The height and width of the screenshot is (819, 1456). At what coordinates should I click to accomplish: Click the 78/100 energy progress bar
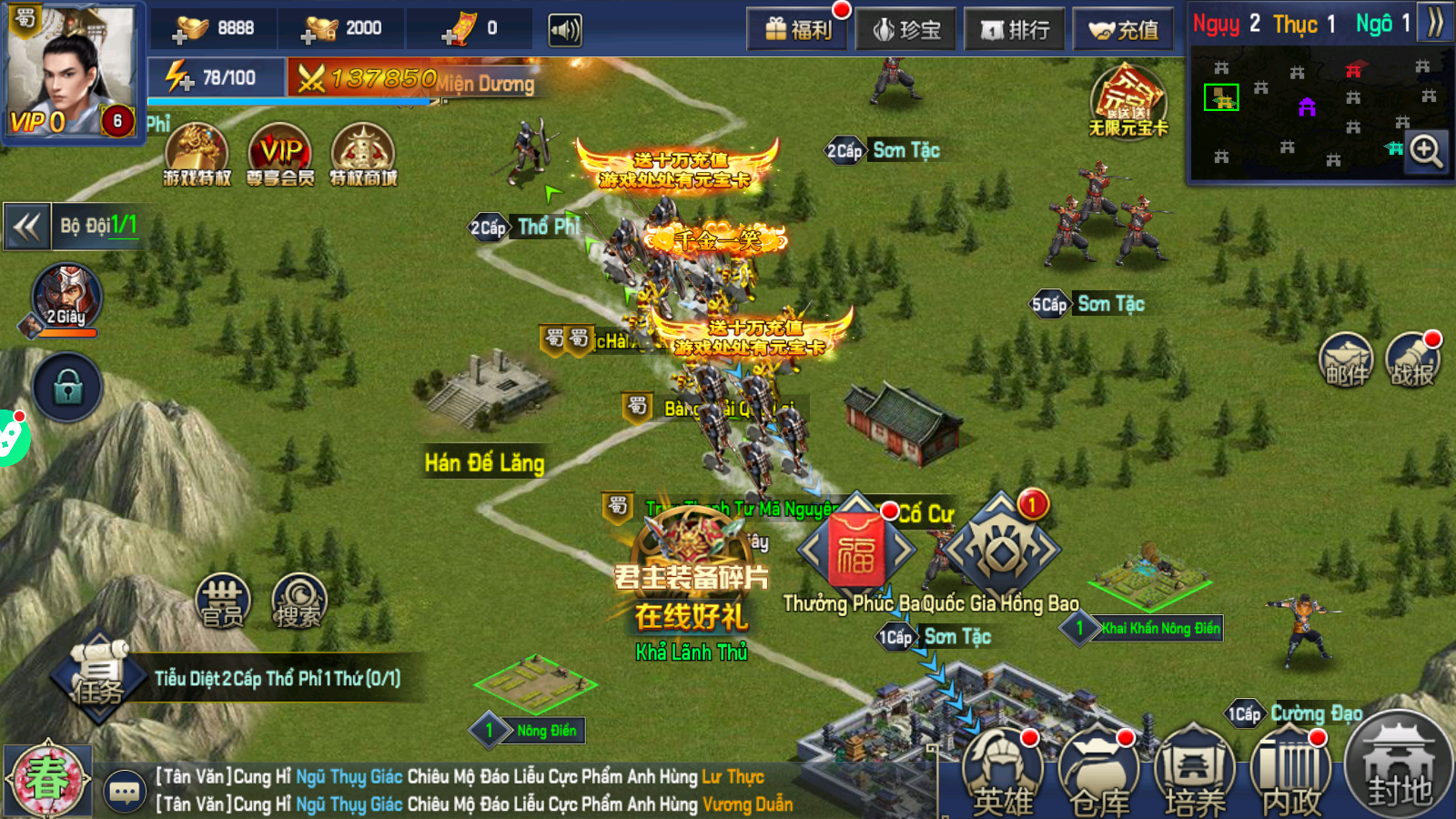point(227,76)
